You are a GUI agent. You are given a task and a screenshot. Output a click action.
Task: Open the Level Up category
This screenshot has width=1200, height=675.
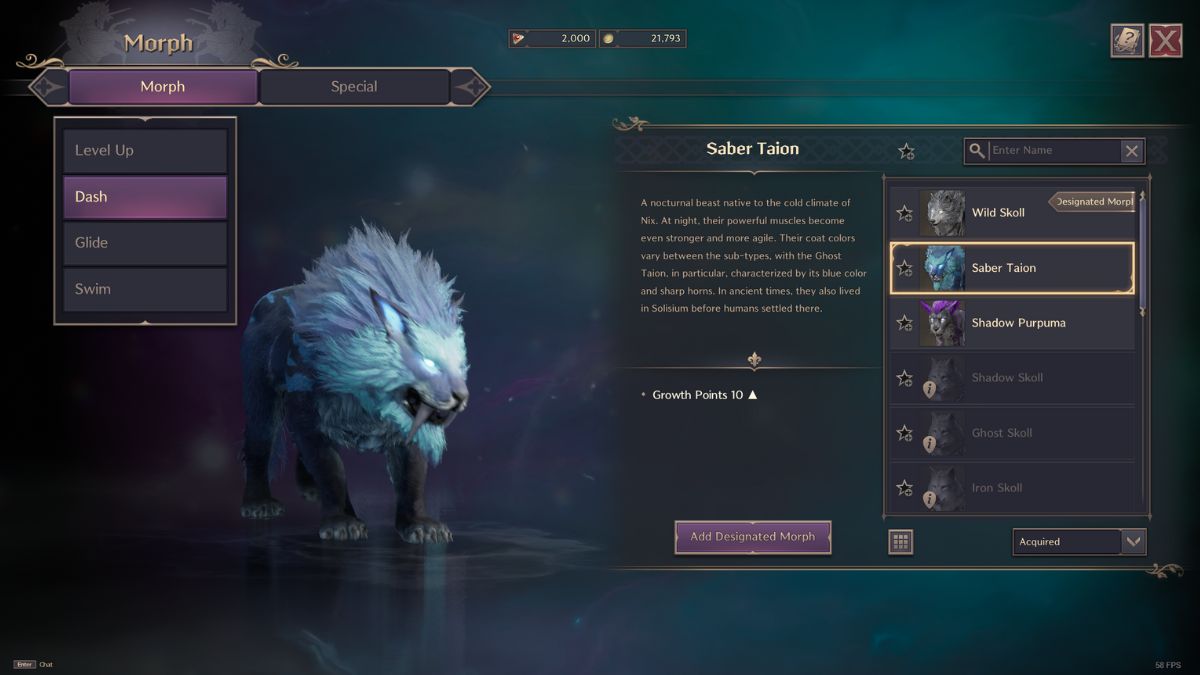(x=145, y=150)
